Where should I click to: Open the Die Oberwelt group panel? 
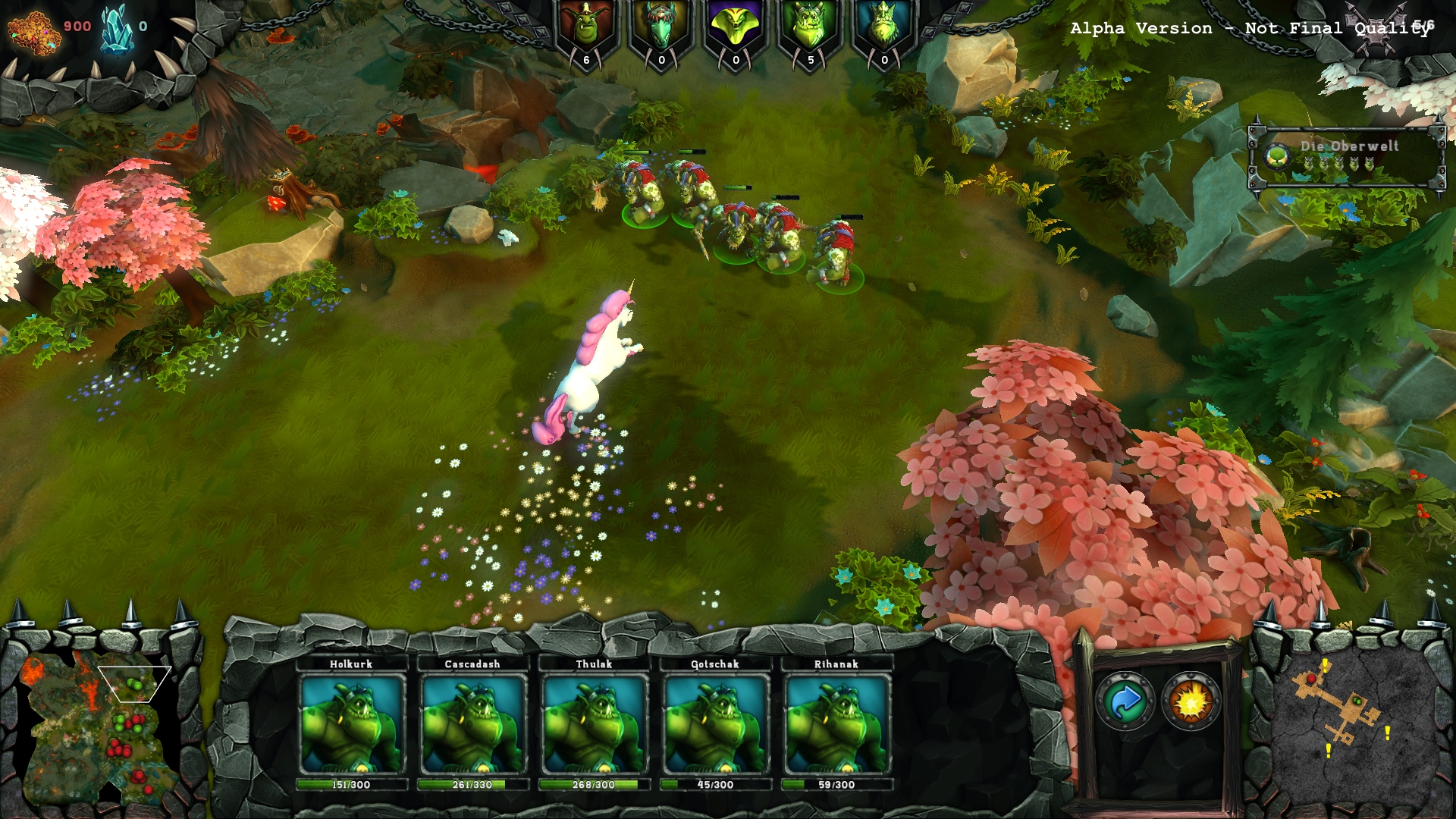pos(1347,156)
